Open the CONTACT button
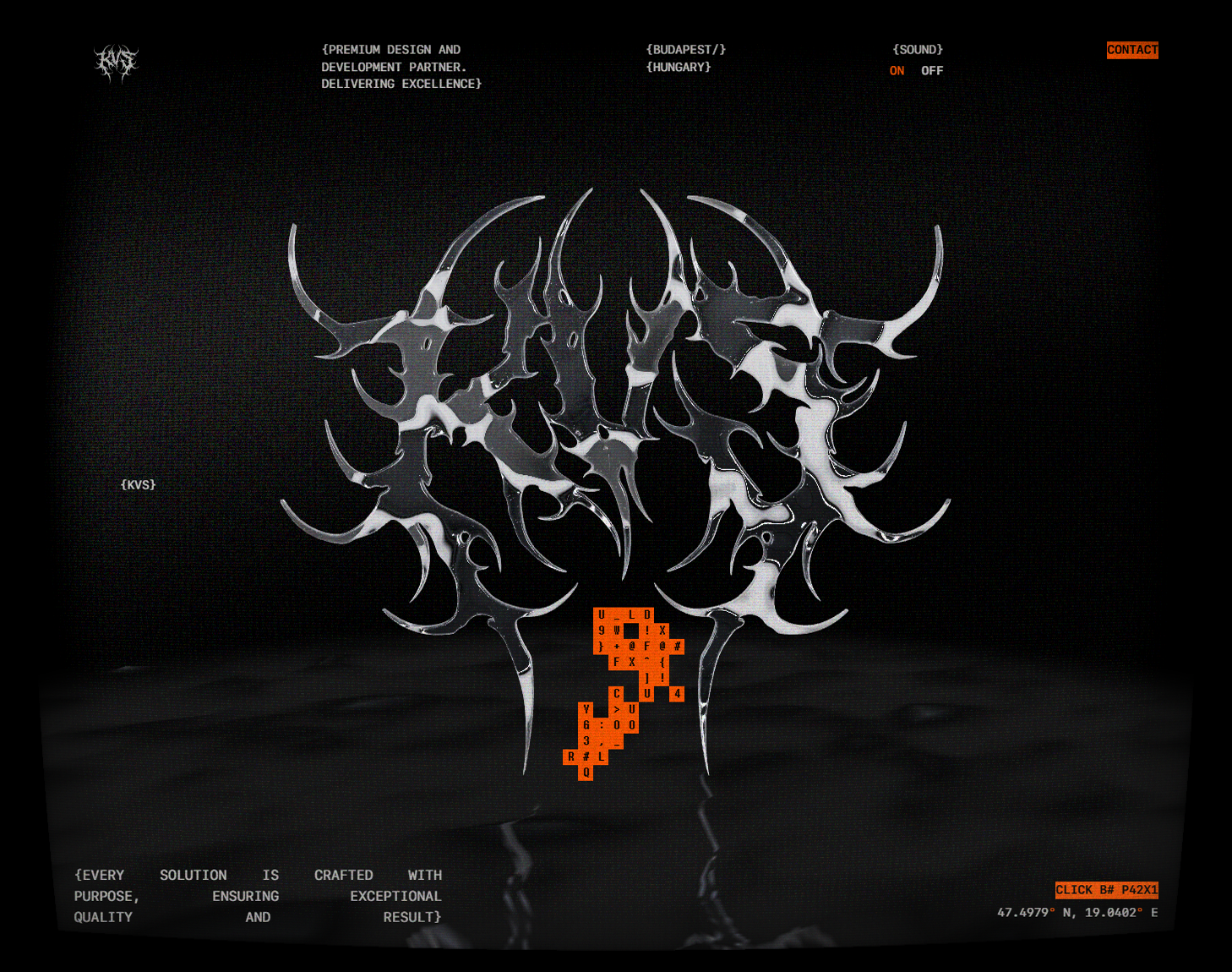 point(1132,50)
